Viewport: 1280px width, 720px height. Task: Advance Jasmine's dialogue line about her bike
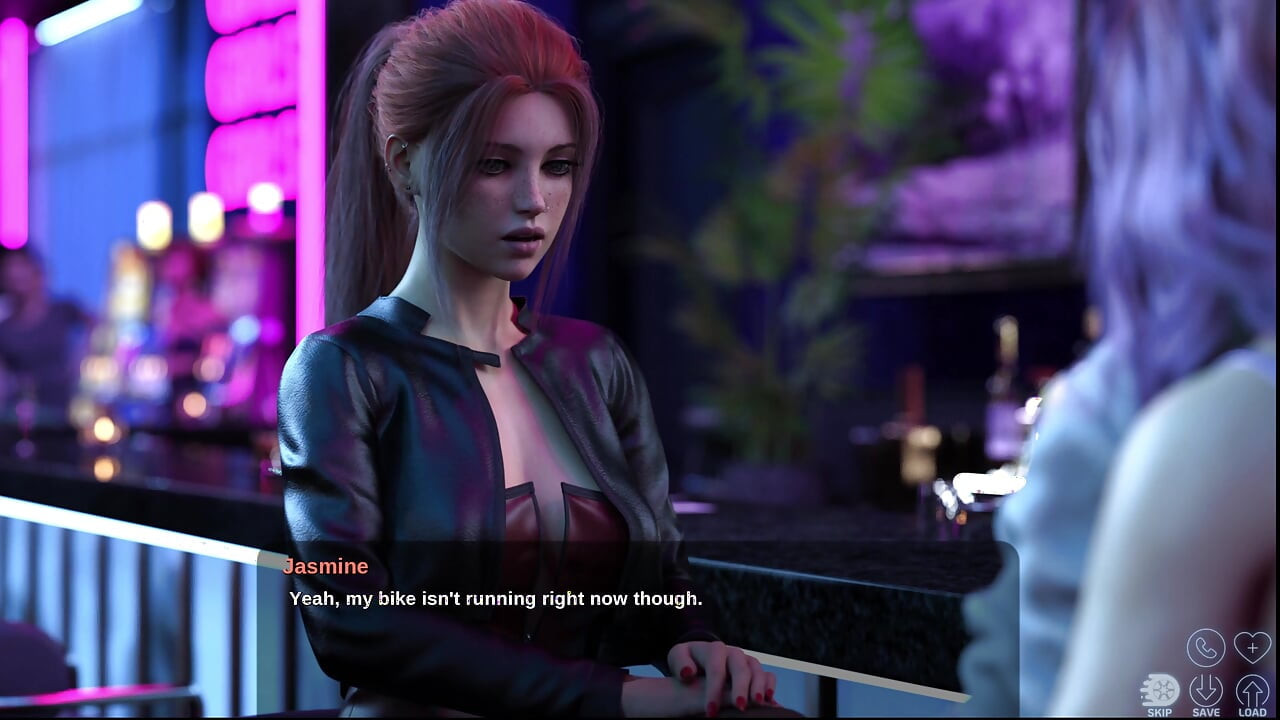pyautogui.click(x=496, y=599)
